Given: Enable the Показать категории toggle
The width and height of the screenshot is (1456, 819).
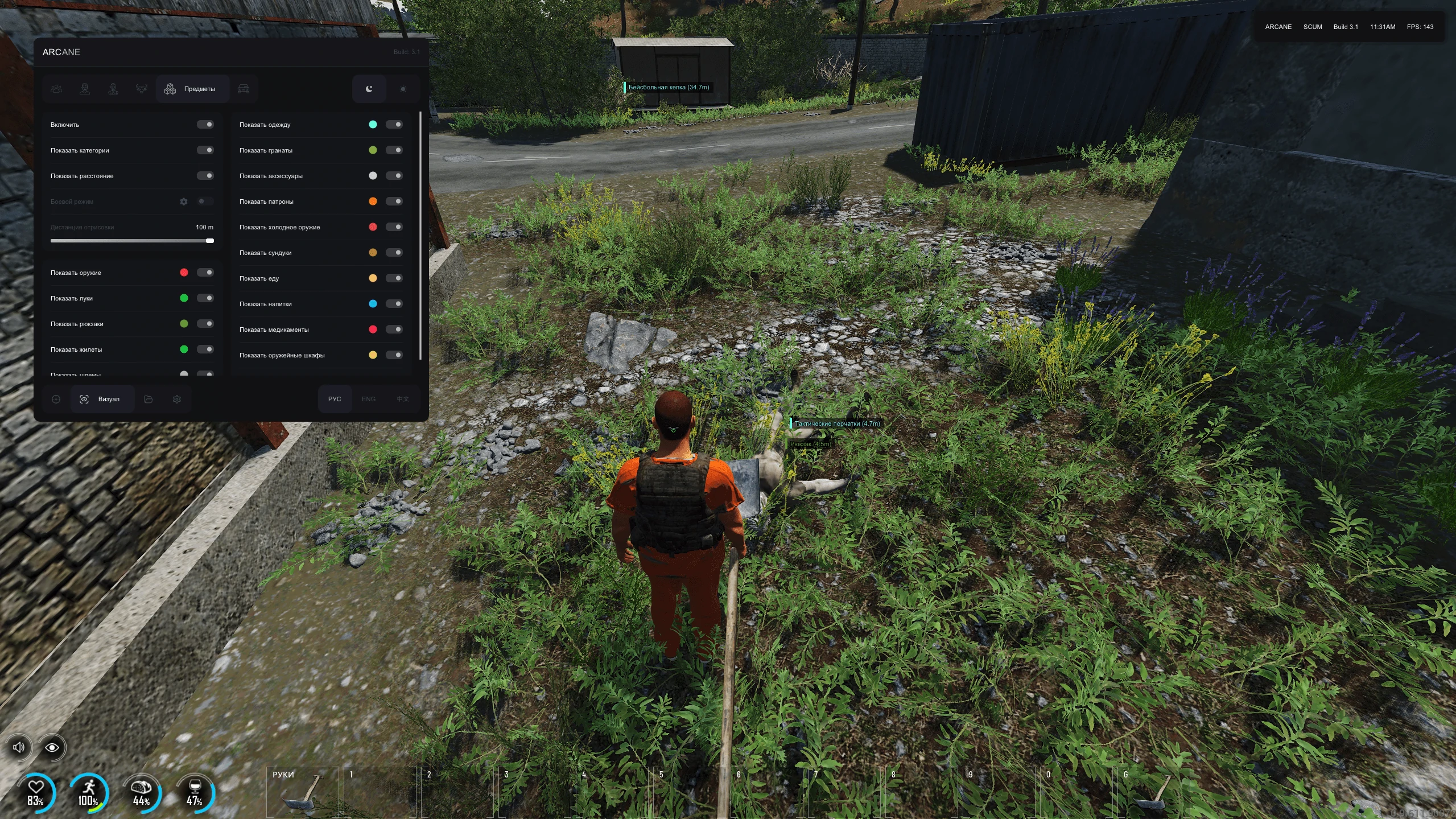Looking at the screenshot, I should pos(205,150).
